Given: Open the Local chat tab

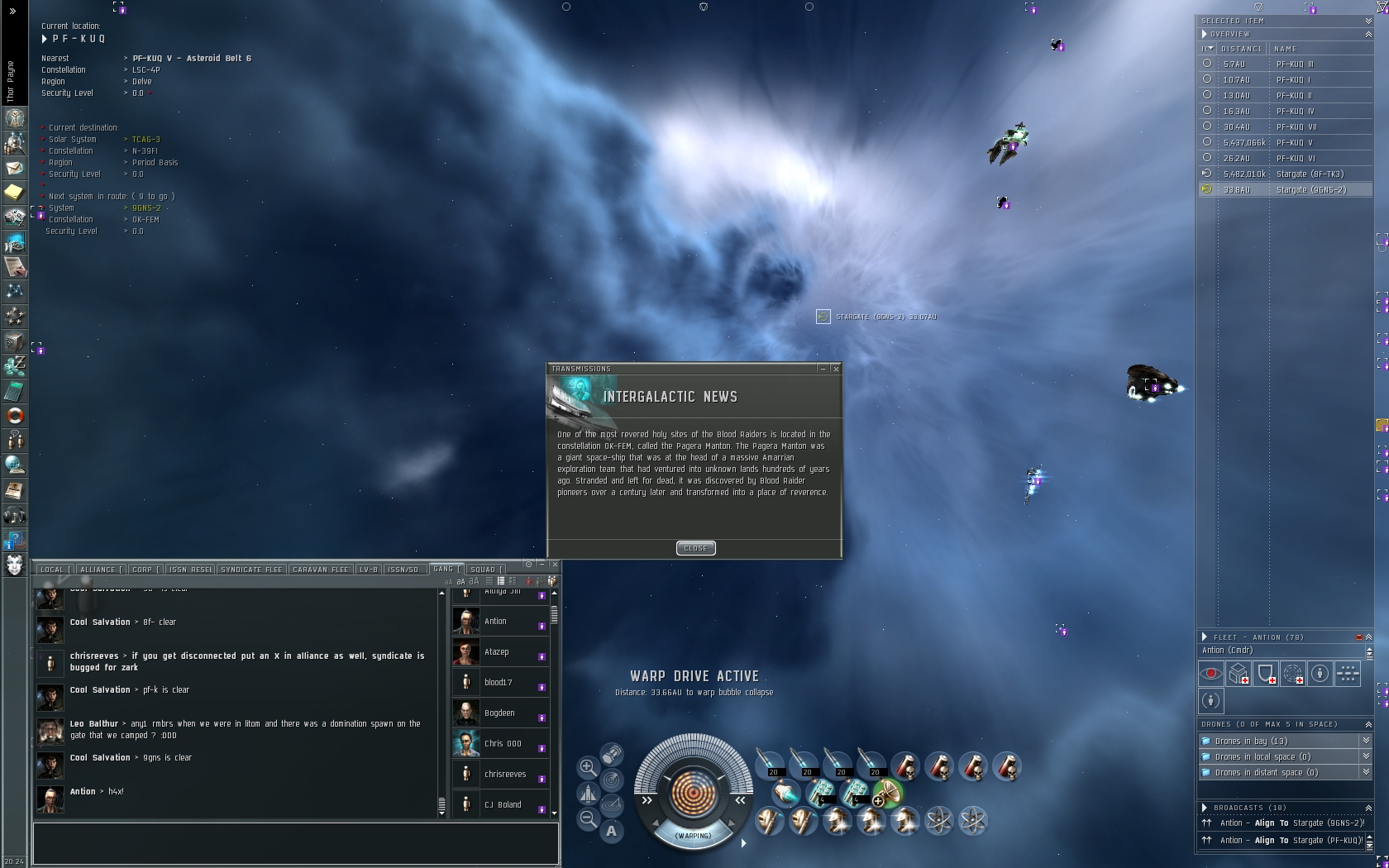Looking at the screenshot, I should point(52,570).
